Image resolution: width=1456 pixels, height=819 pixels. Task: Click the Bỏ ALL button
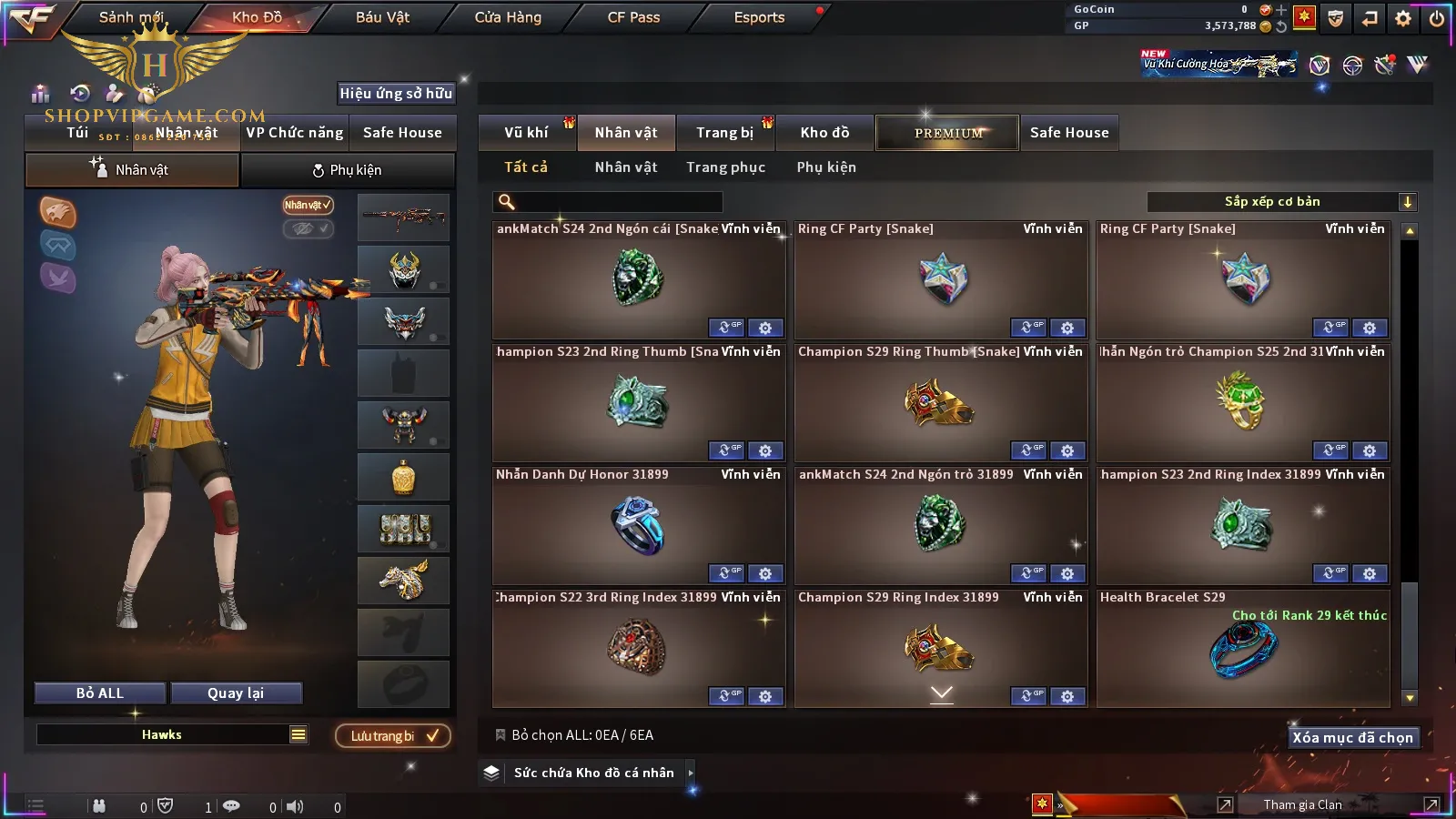100,693
